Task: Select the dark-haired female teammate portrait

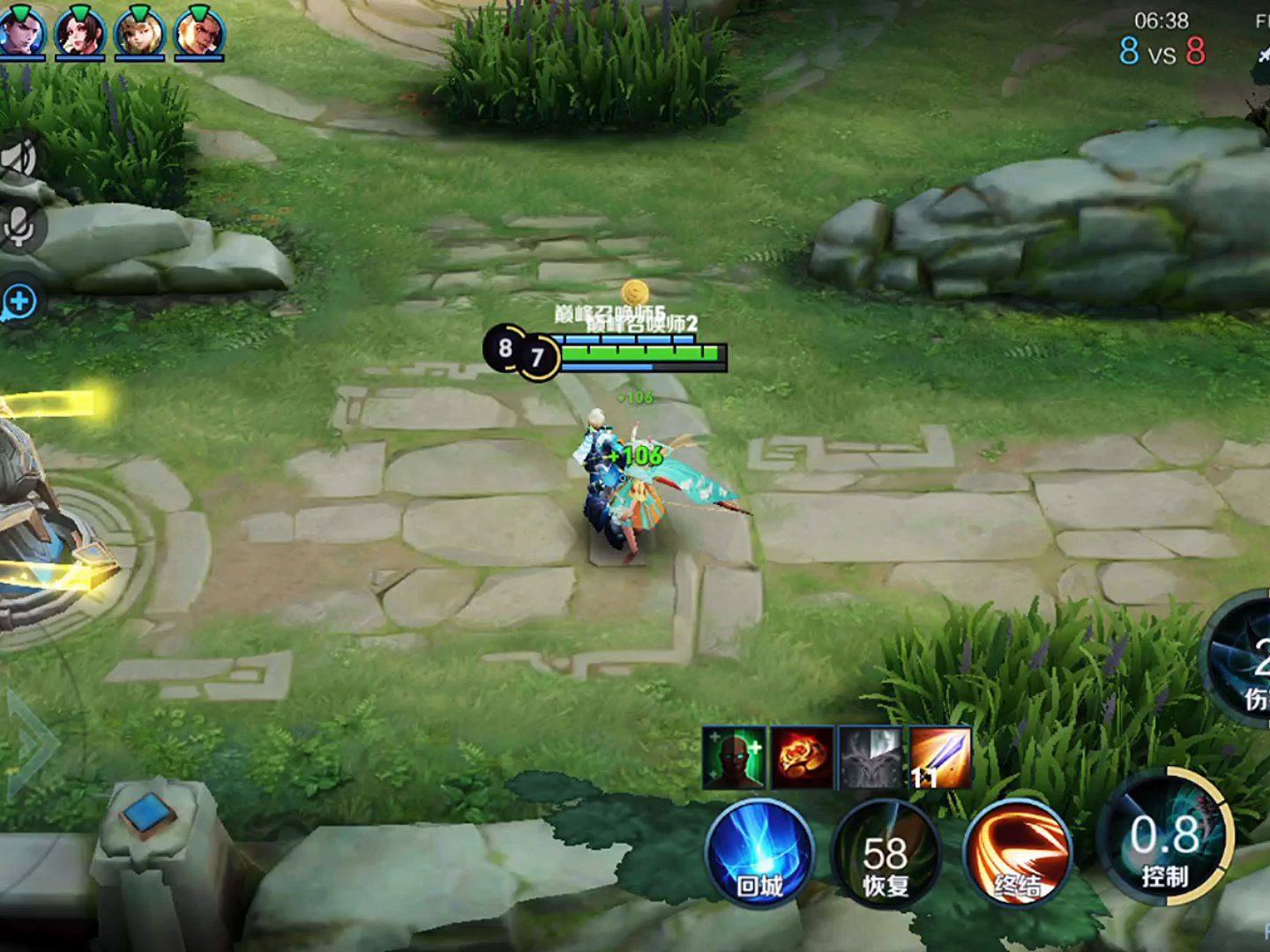Action: (x=80, y=33)
